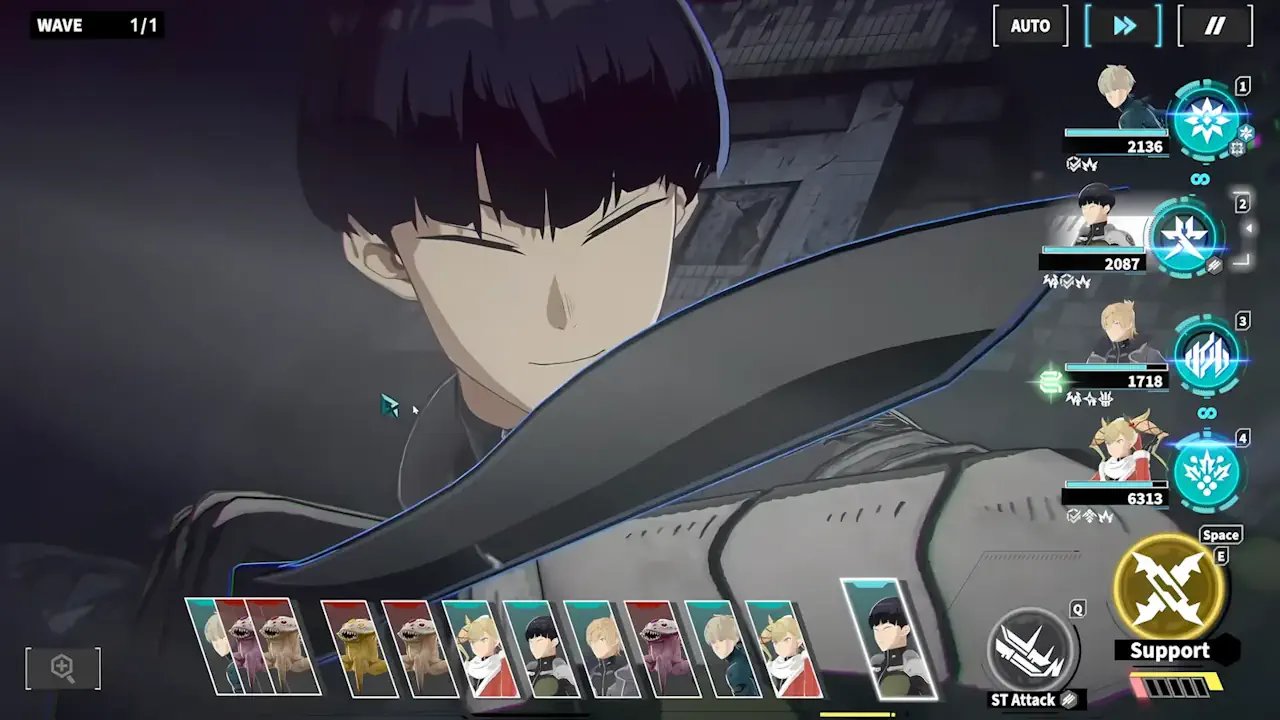The height and width of the screenshot is (720, 1280).
Task: Pause the battle with the pause toggle
Action: (x=1214, y=26)
